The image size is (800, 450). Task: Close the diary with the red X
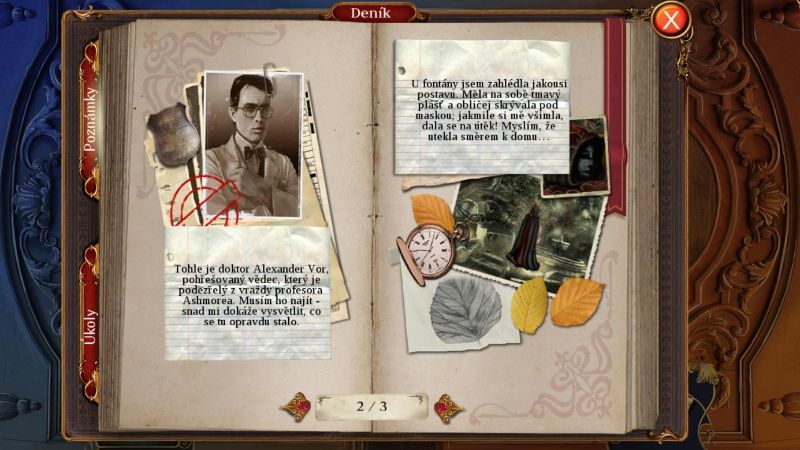tap(672, 19)
